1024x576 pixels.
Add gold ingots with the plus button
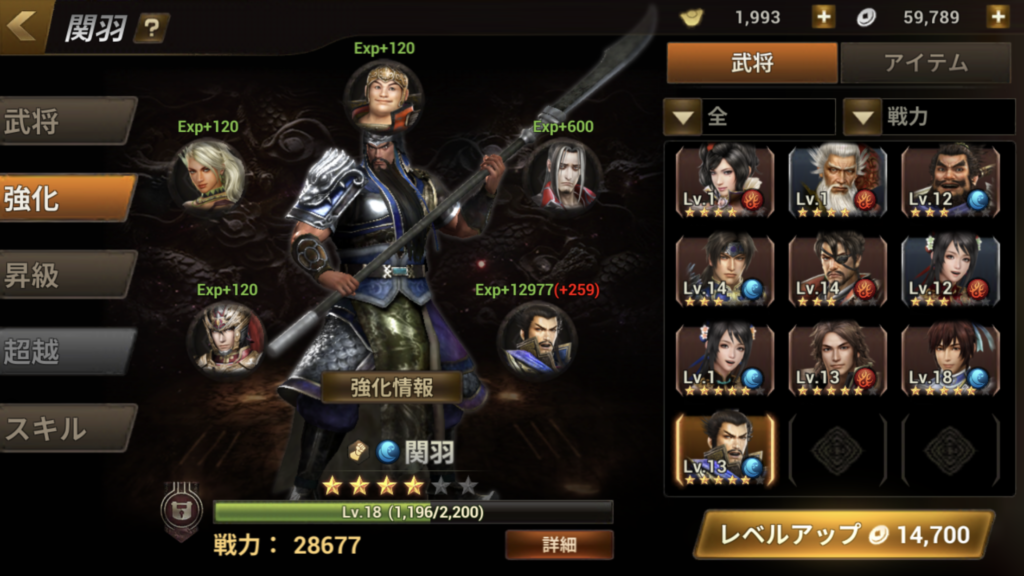(x=823, y=17)
